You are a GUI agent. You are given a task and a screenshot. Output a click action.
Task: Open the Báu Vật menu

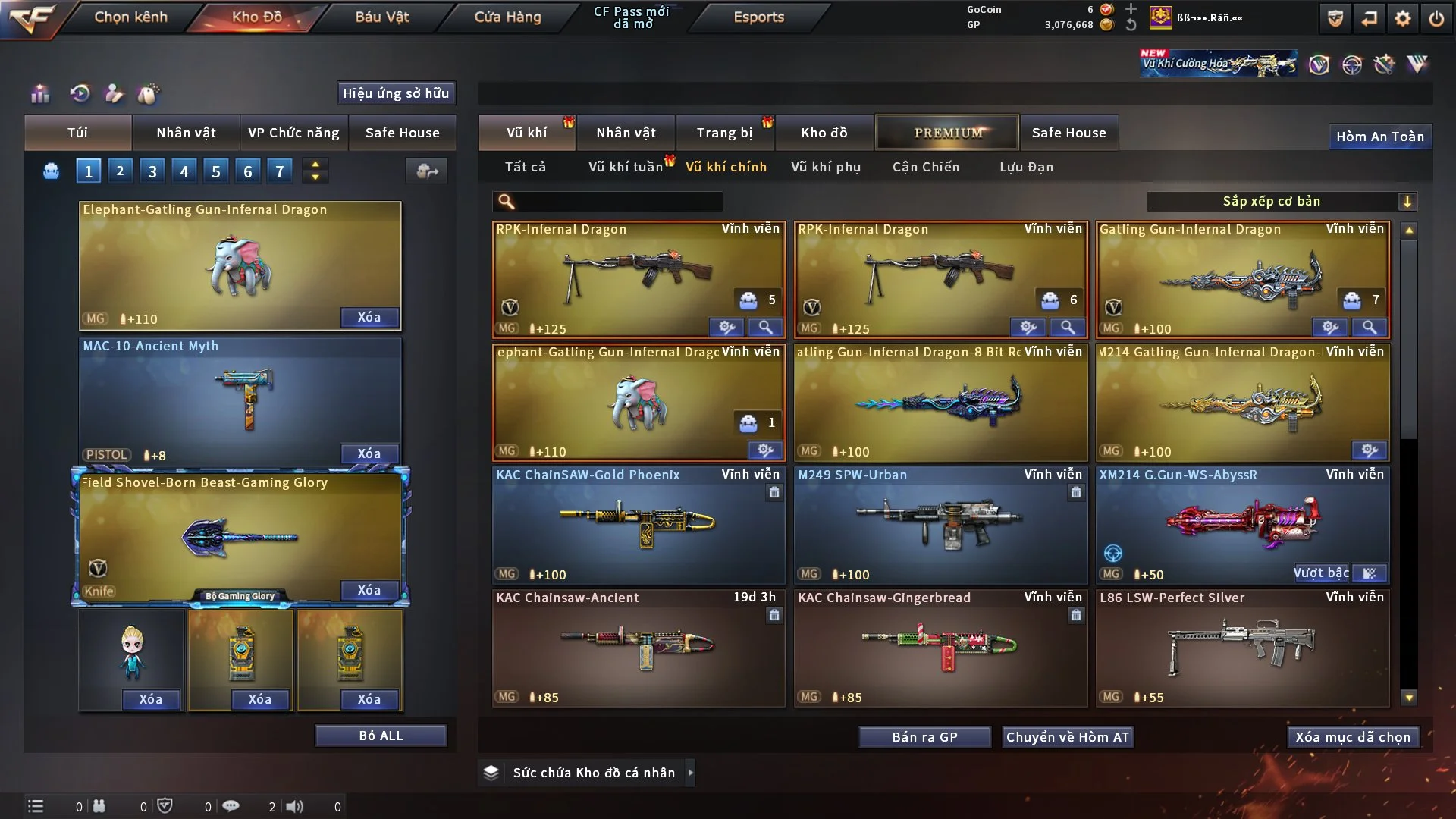coord(381,17)
